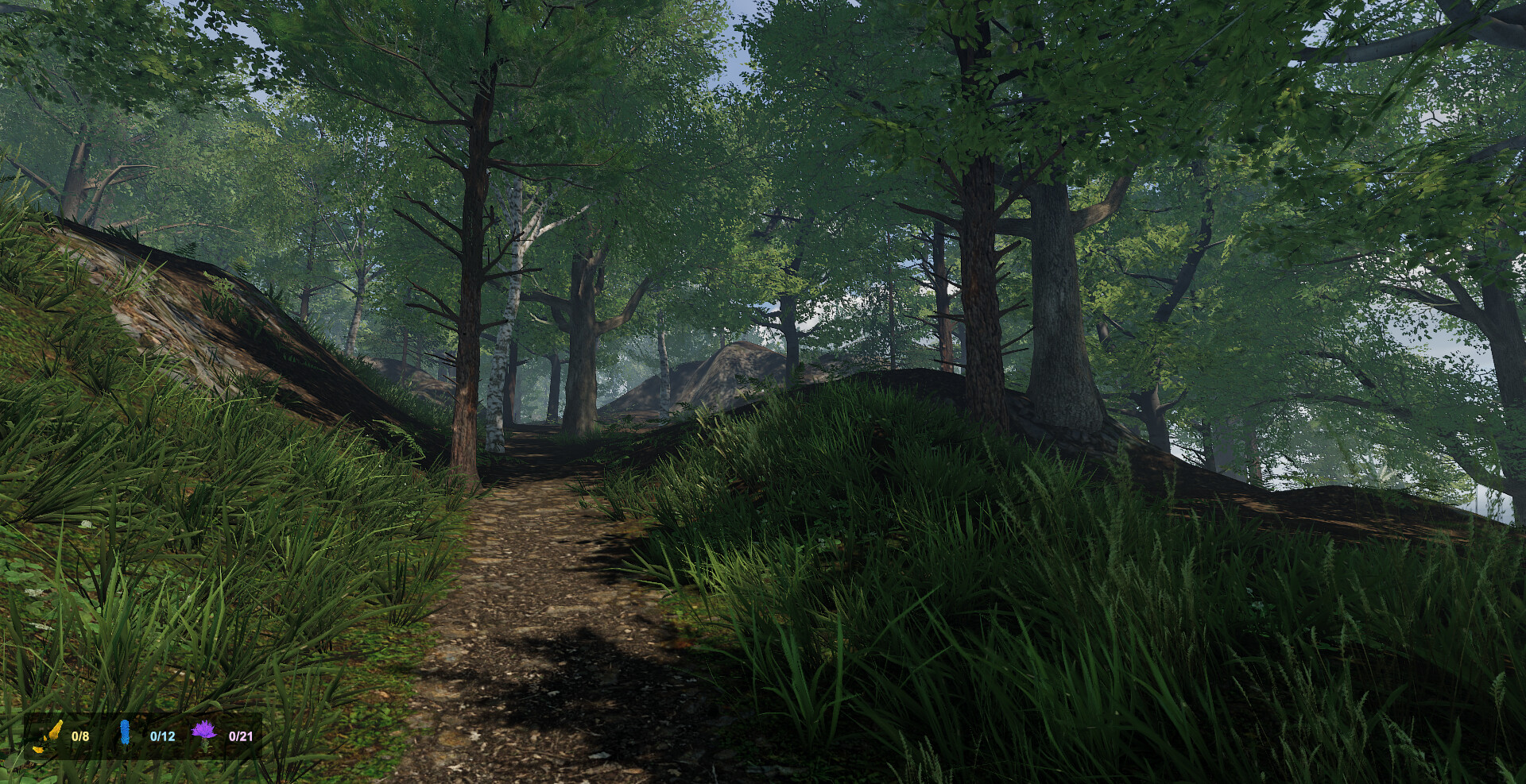
Task: Click the 0/8 yellow counter text
Action: pyautogui.click(x=80, y=735)
